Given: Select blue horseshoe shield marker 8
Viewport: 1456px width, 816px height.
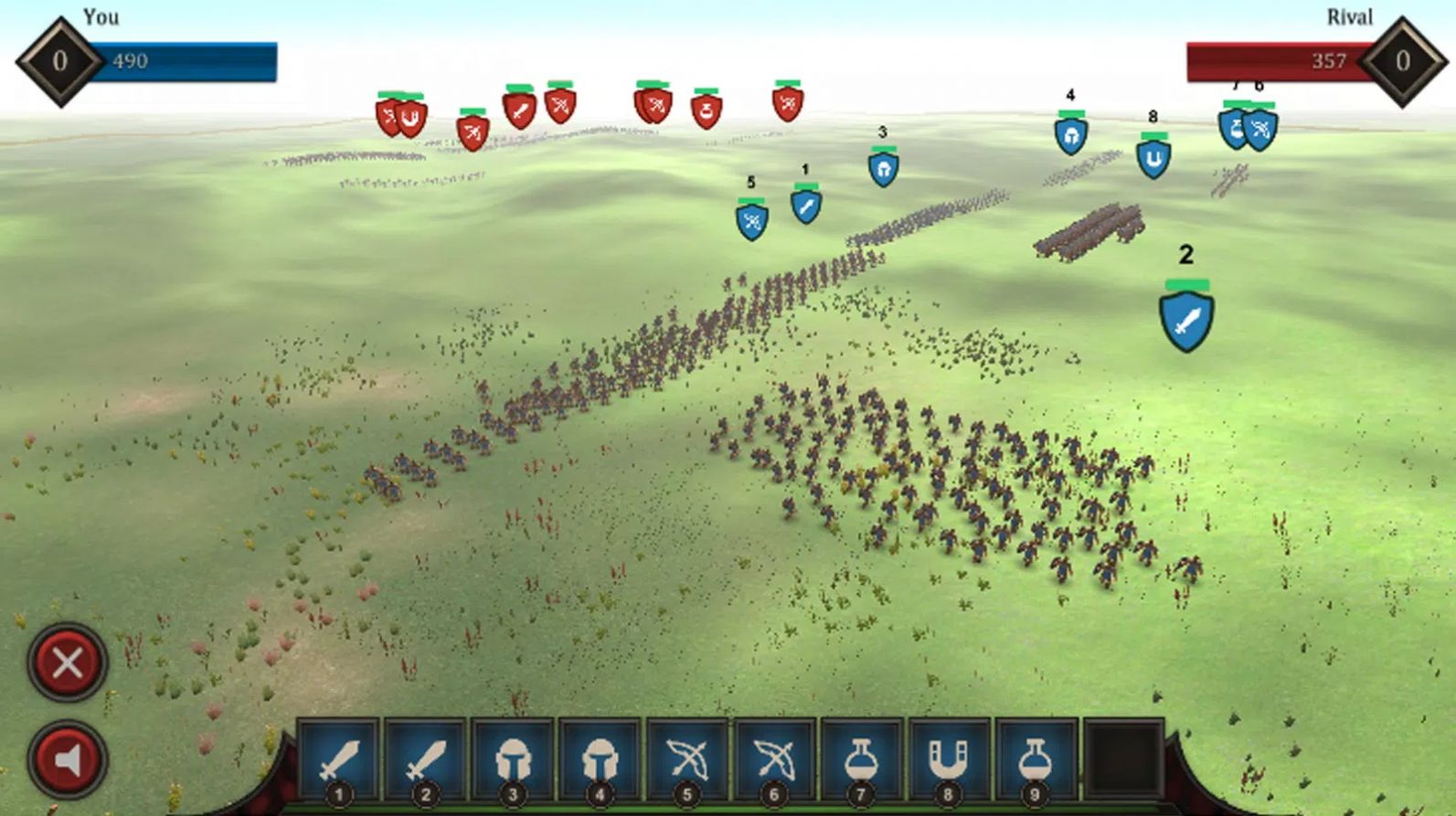Looking at the screenshot, I should point(1153,160).
